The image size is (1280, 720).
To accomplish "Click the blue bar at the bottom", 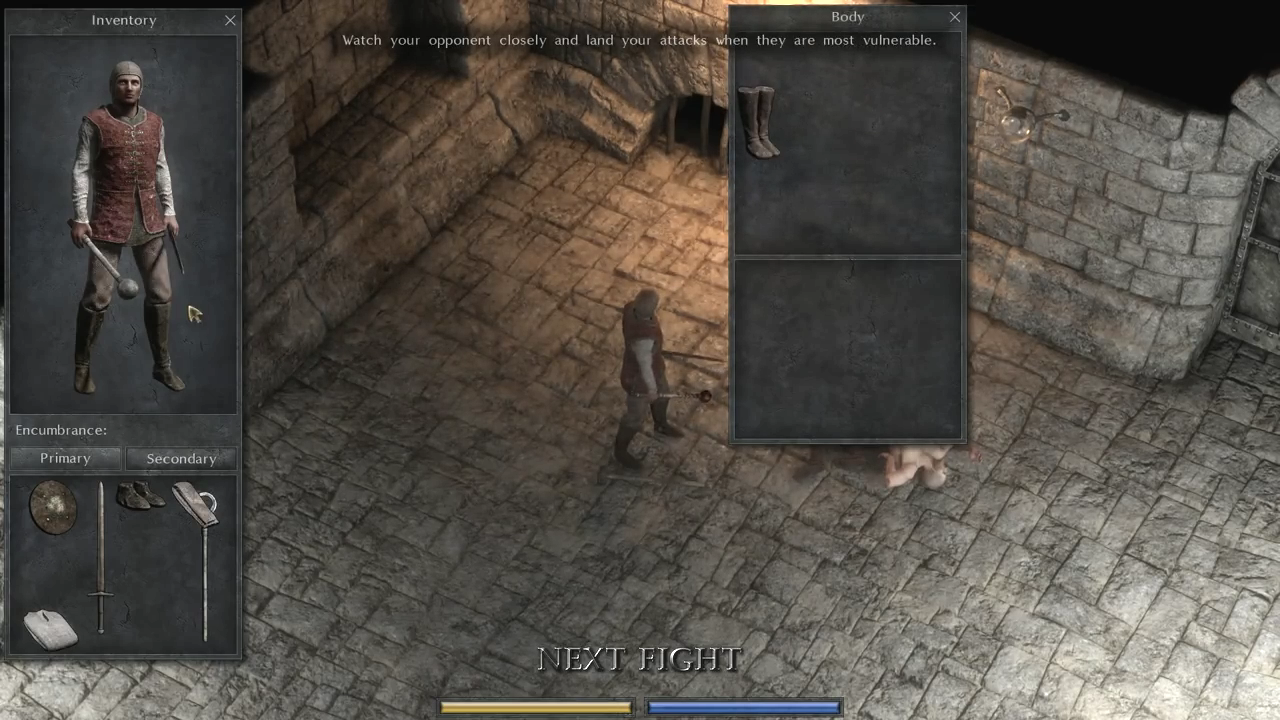I will coord(744,707).
